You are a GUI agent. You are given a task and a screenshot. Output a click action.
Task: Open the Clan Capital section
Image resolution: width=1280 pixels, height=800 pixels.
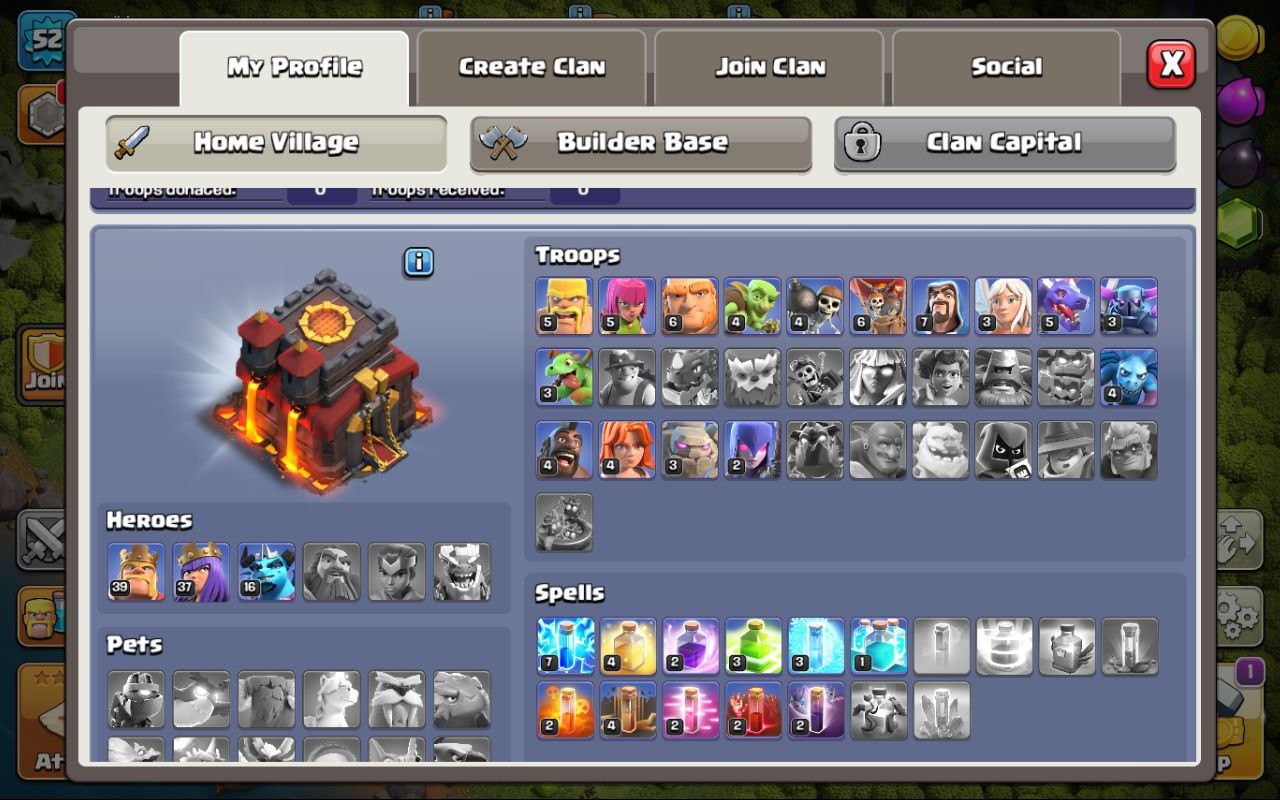(1003, 143)
